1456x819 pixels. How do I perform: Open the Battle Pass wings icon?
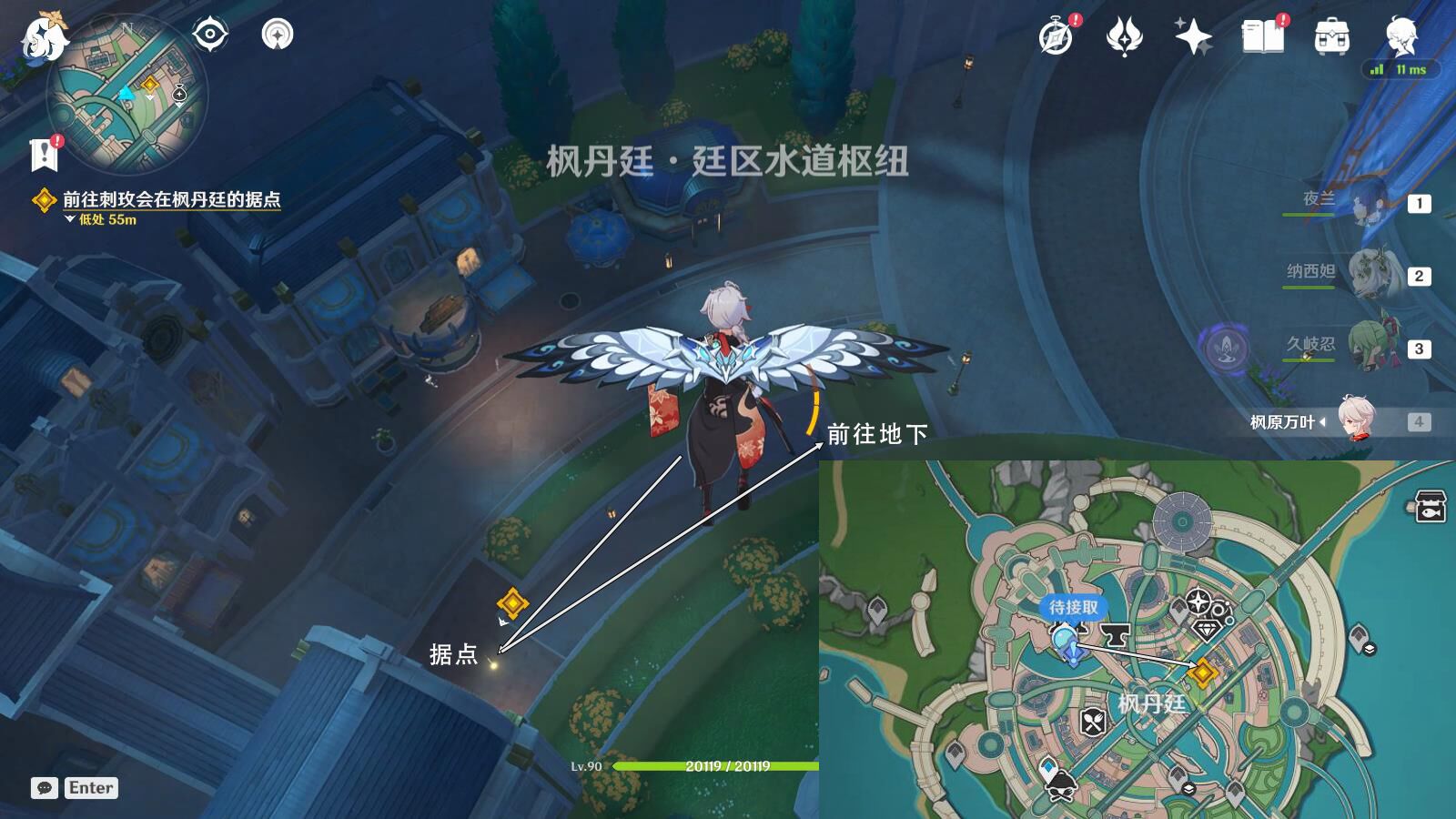click(1126, 35)
